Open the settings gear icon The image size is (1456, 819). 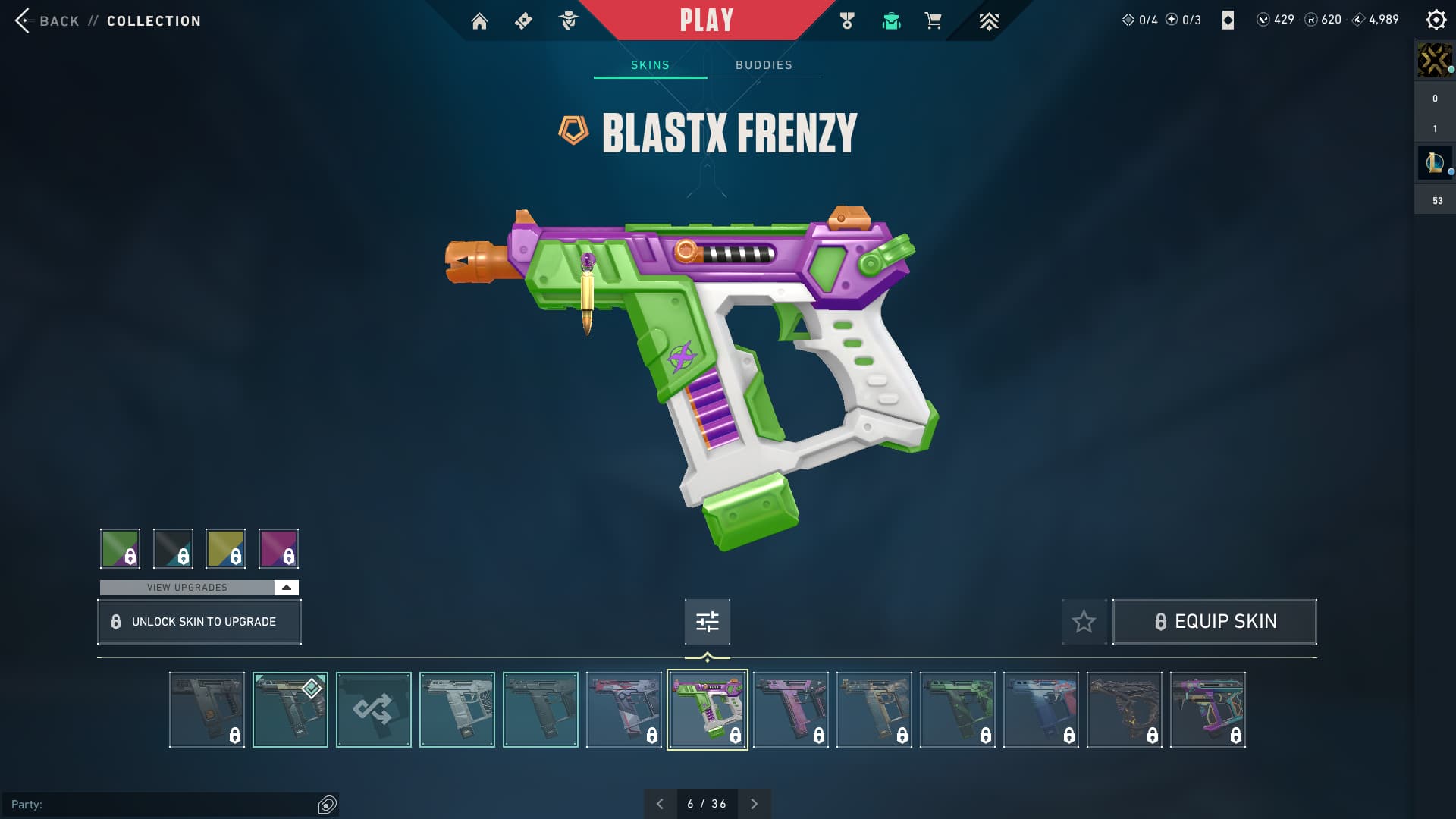point(1436,20)
